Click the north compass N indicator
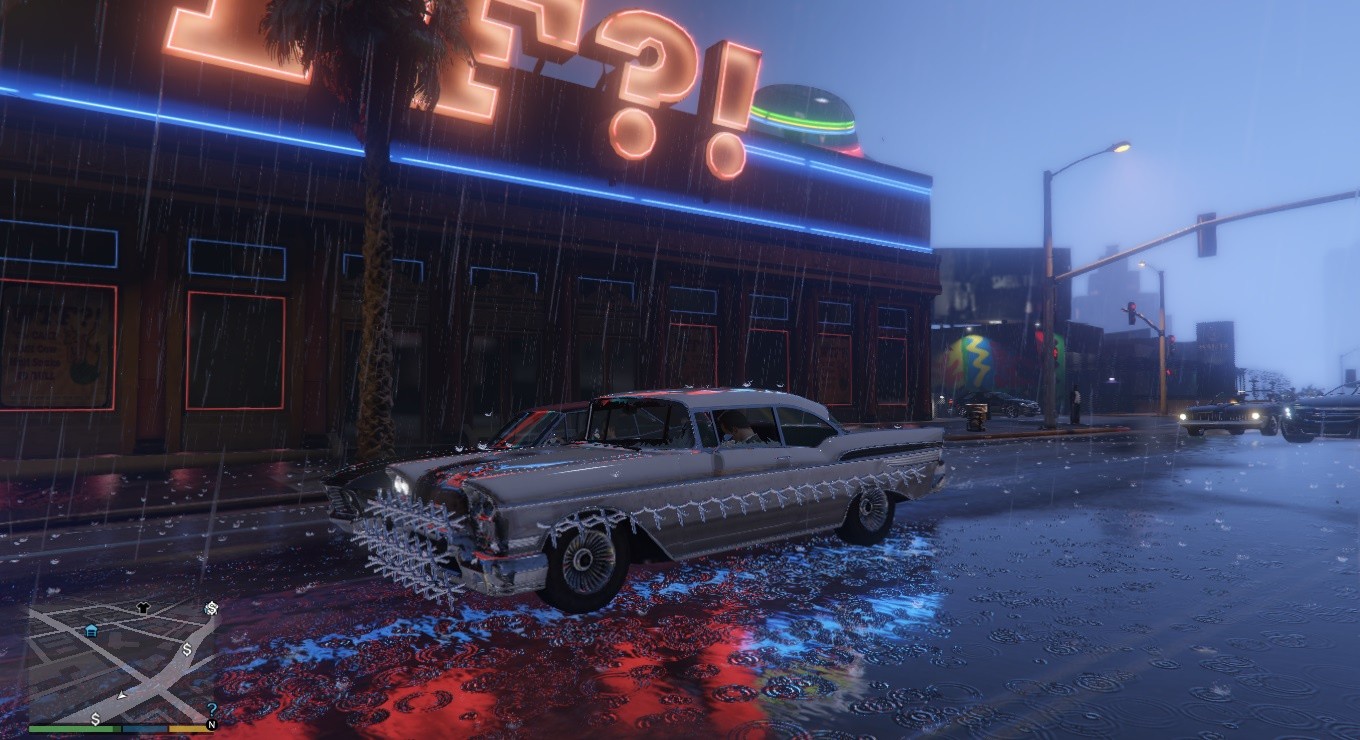Image resolution: width=1360 pixels, height=740 pixels. (x=211, y=725)
